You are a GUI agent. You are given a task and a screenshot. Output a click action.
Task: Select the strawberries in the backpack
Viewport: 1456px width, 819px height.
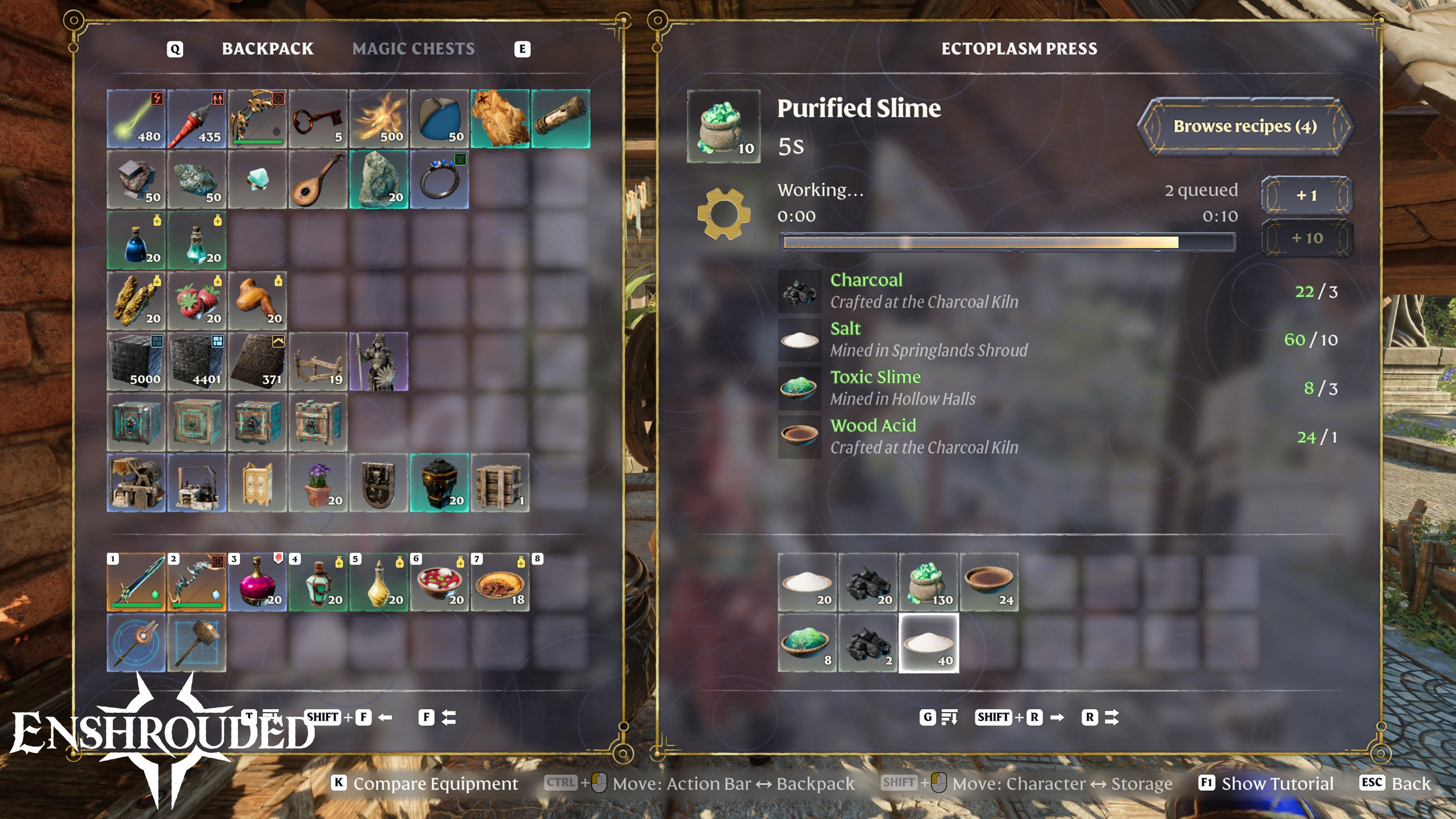[197, 301]
